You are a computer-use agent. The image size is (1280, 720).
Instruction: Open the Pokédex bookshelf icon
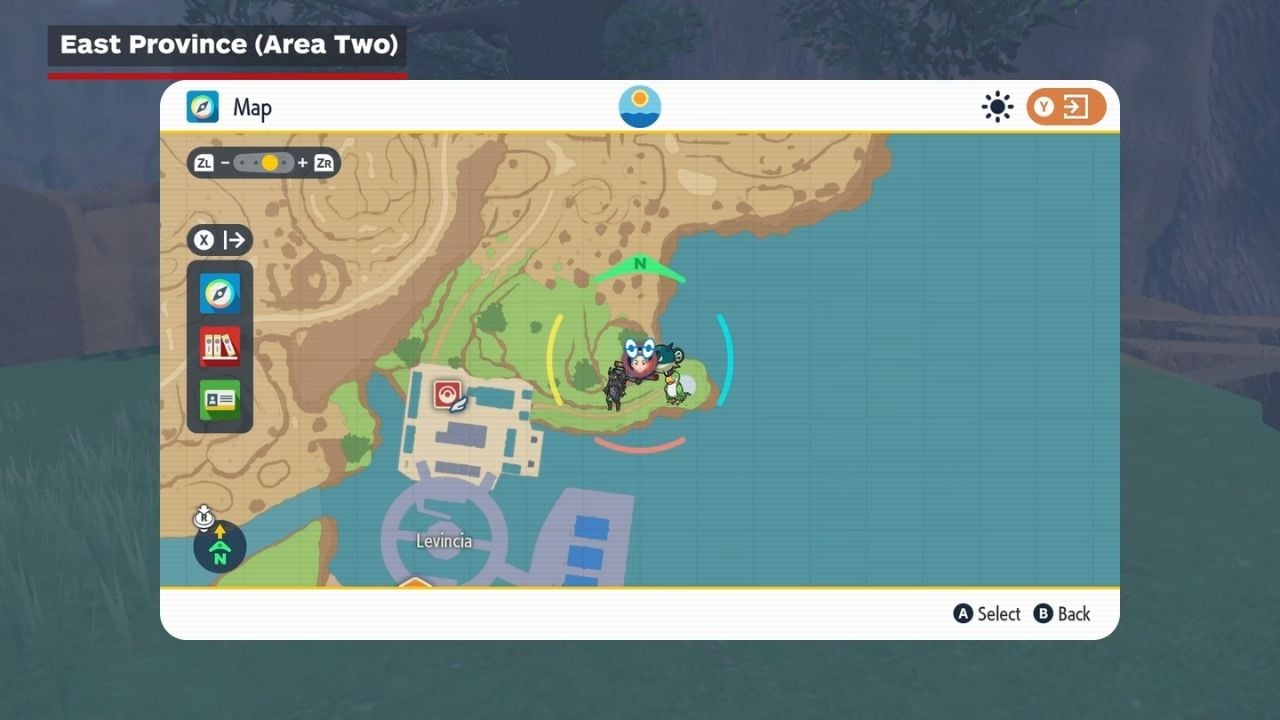[220, 347]
